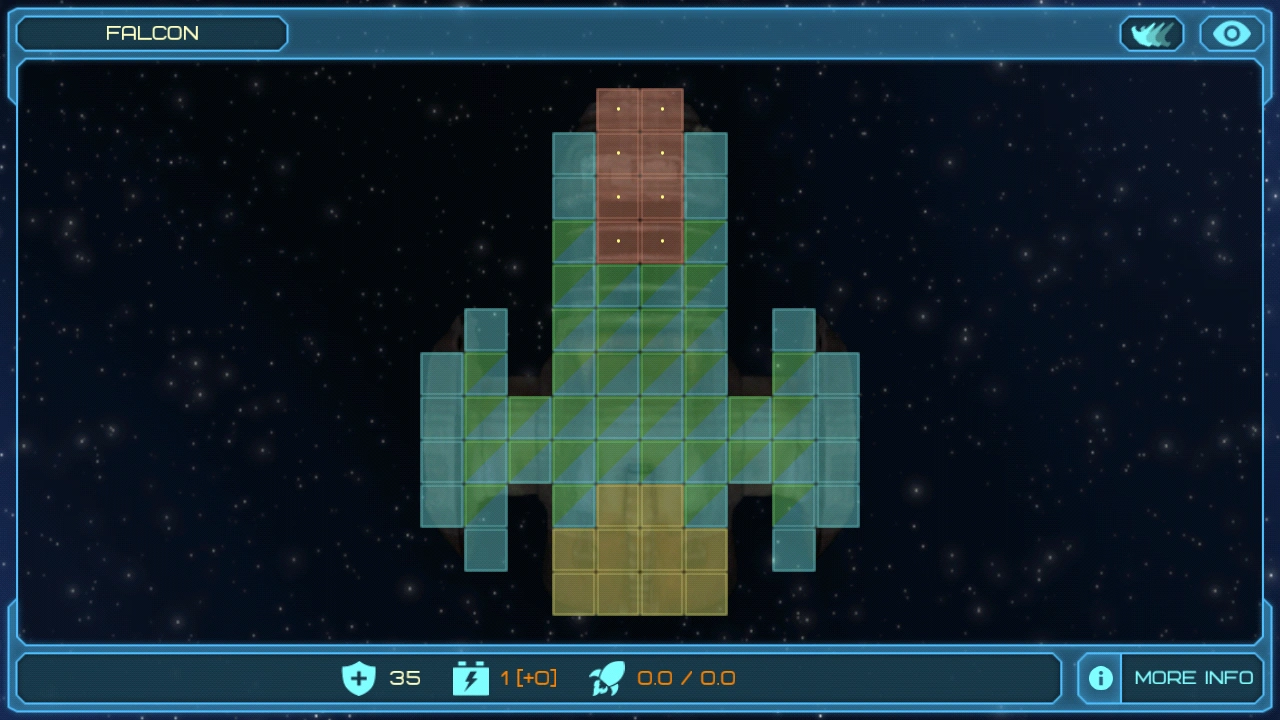The image size is (1280, 720).
Task: Click the shield defense icon in status bar
Action: coord(357,678)
